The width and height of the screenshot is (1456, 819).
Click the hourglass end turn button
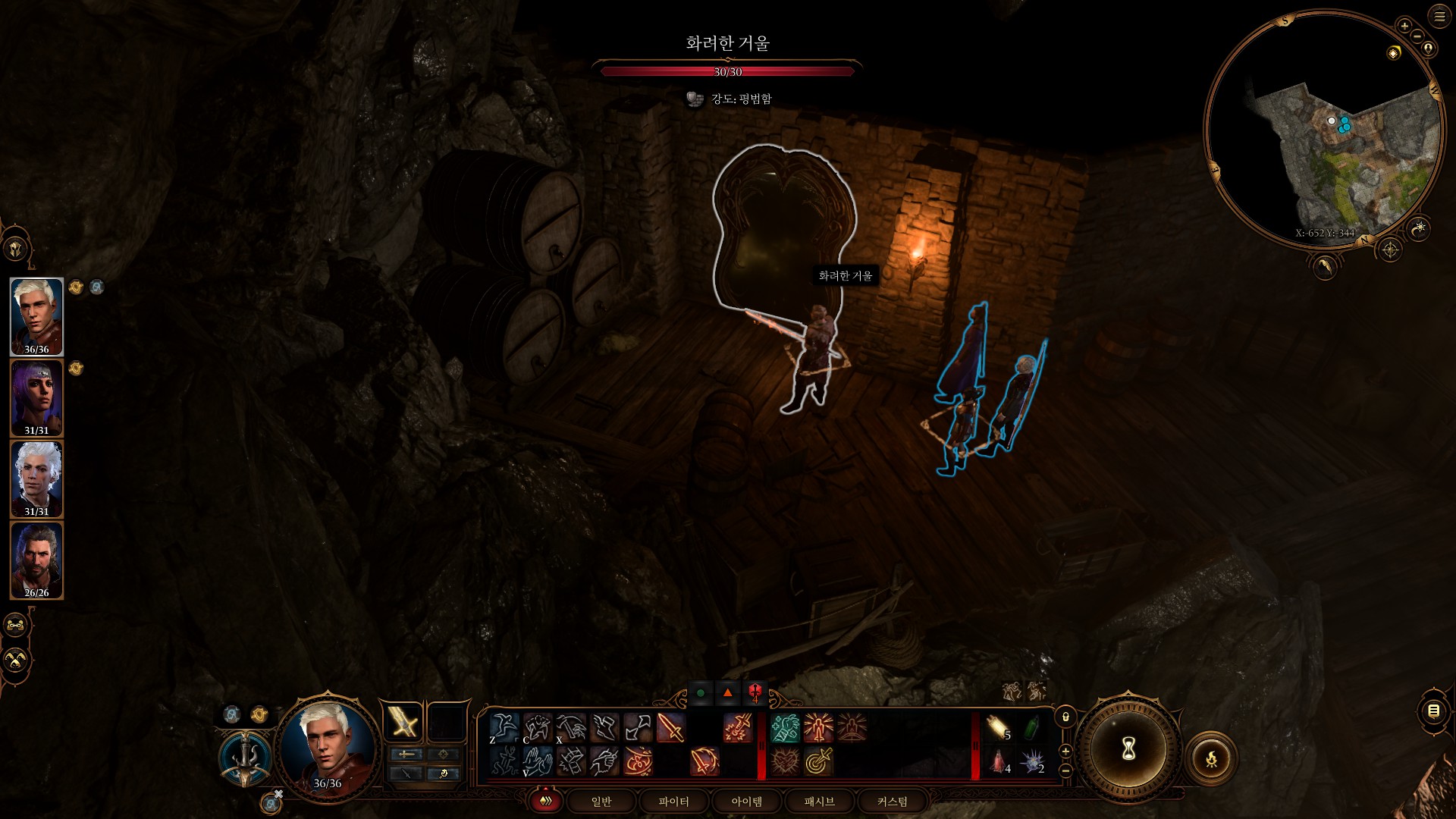tap(1128, 750)
